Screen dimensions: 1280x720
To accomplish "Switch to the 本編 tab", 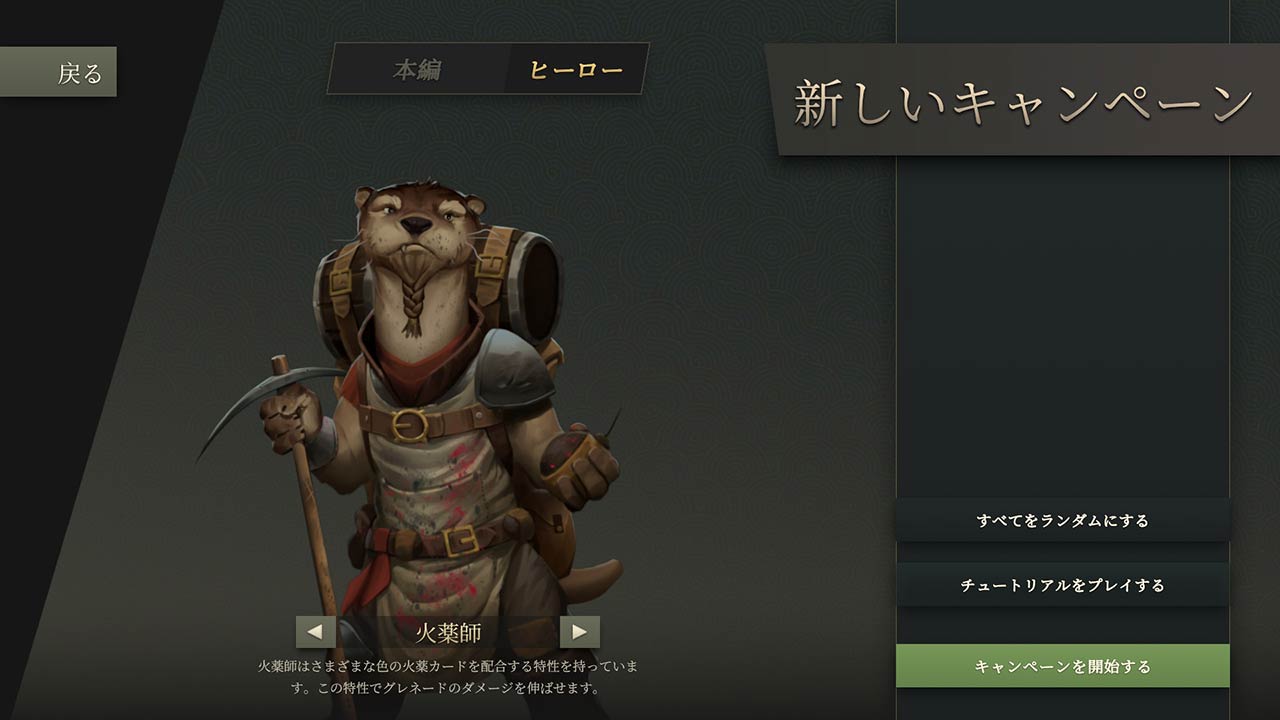I will (x=417, y=70).
